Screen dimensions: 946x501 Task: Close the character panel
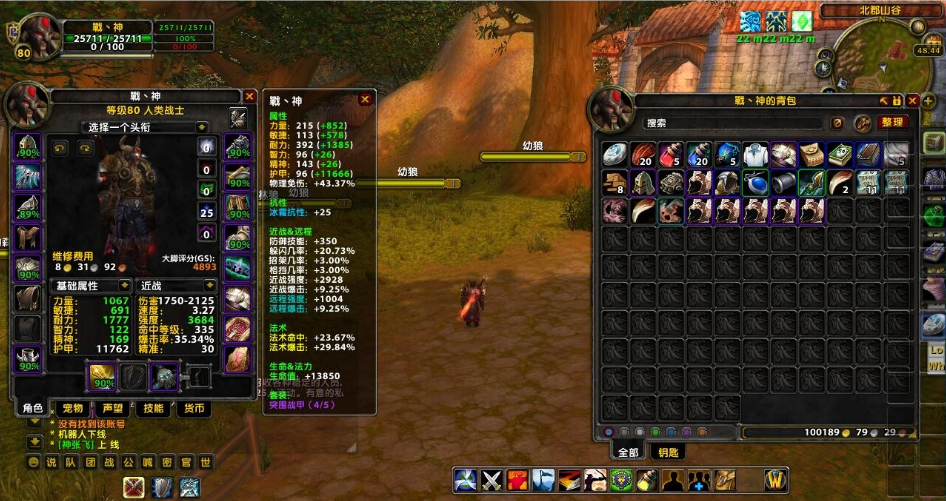(250, 97)
